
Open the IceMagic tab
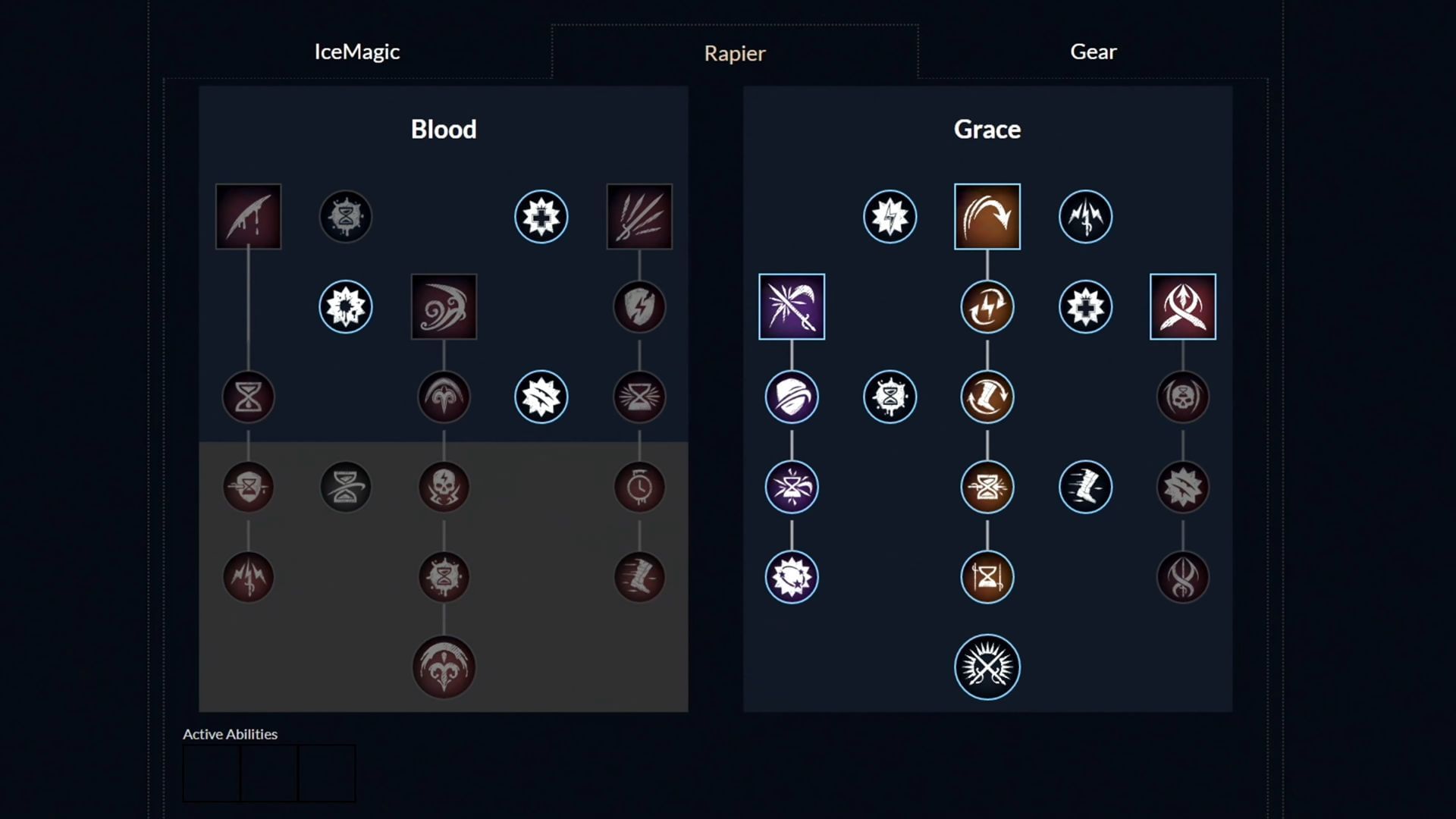click(356, 52)
